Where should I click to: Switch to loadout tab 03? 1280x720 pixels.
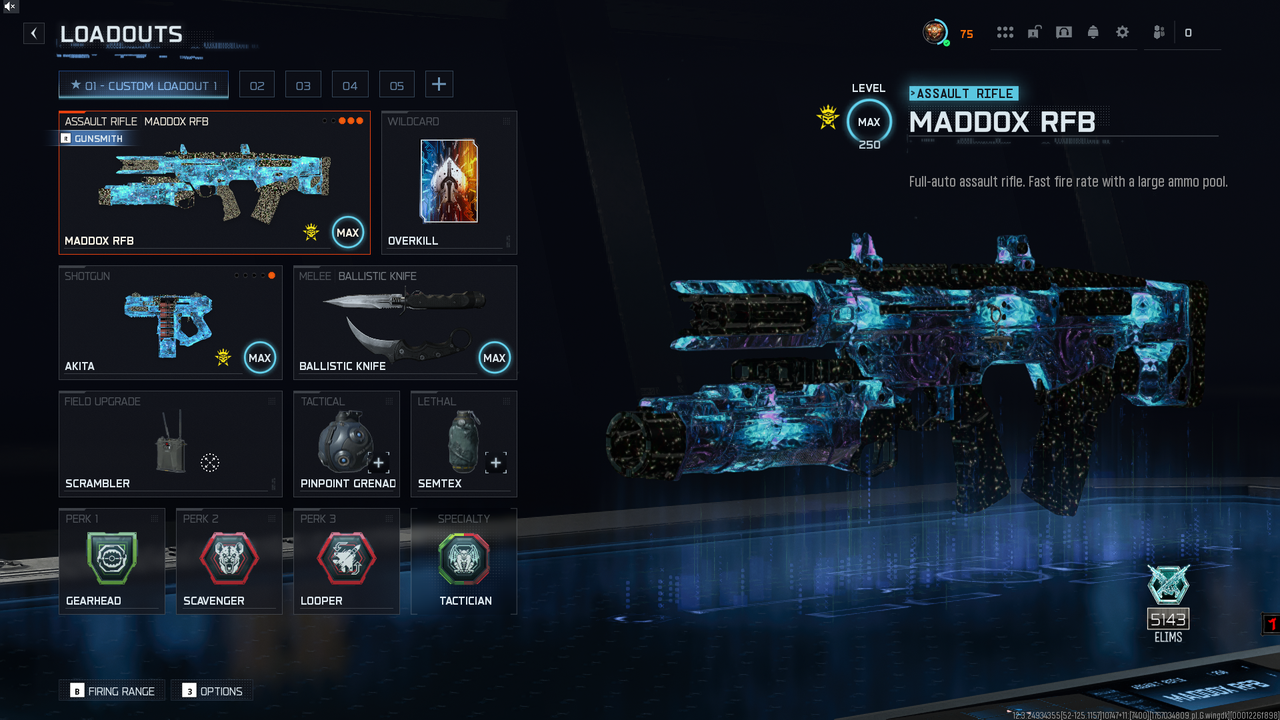(x=303, y=86)
